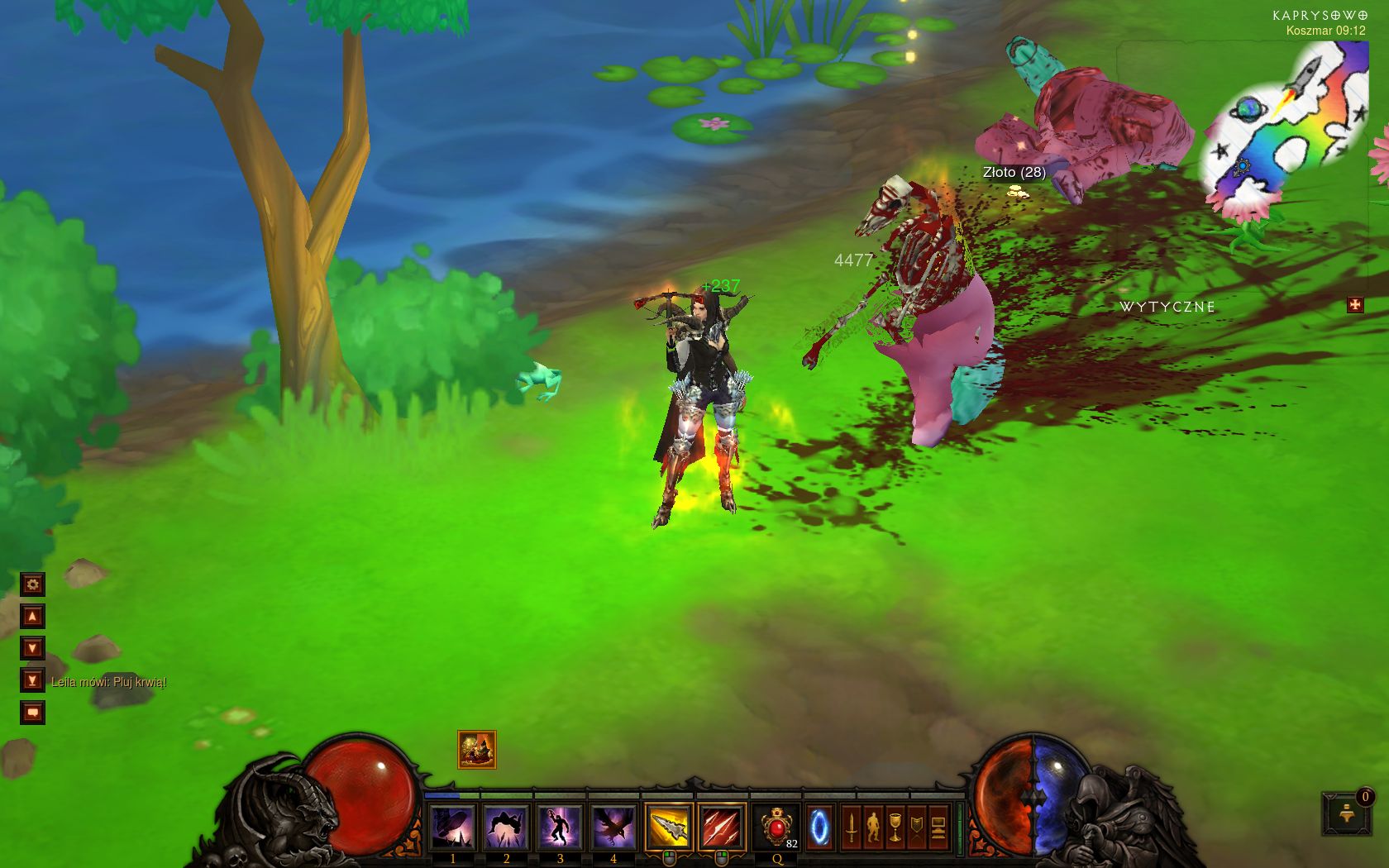Open the blue Town Portal
1389x868 pixels.
click(819, 827)
